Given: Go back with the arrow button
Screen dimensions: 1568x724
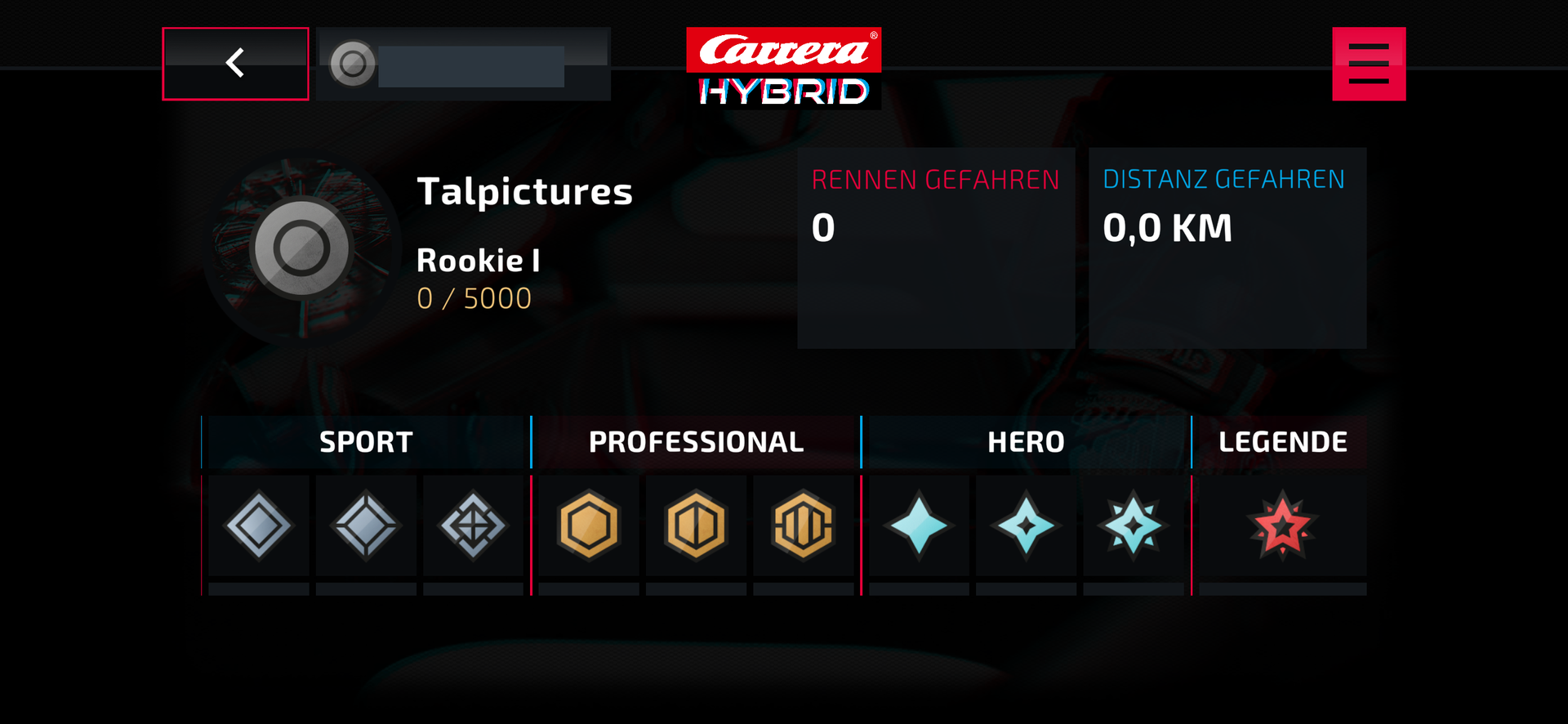Looking at the screenshot, I should tap(235, 64).
